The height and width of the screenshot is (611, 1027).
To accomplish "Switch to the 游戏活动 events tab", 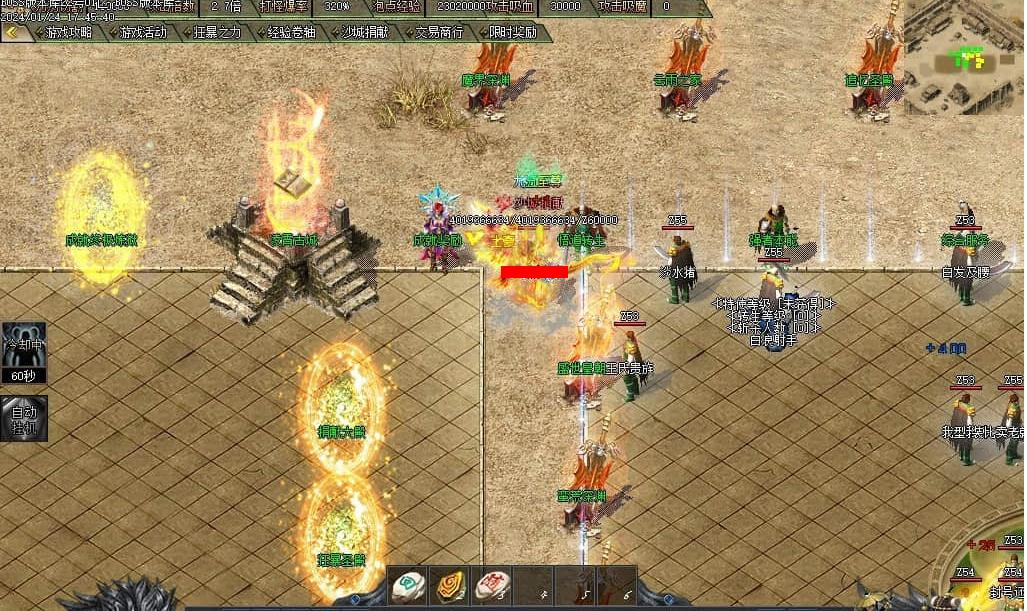I will [x=143, y=32].
